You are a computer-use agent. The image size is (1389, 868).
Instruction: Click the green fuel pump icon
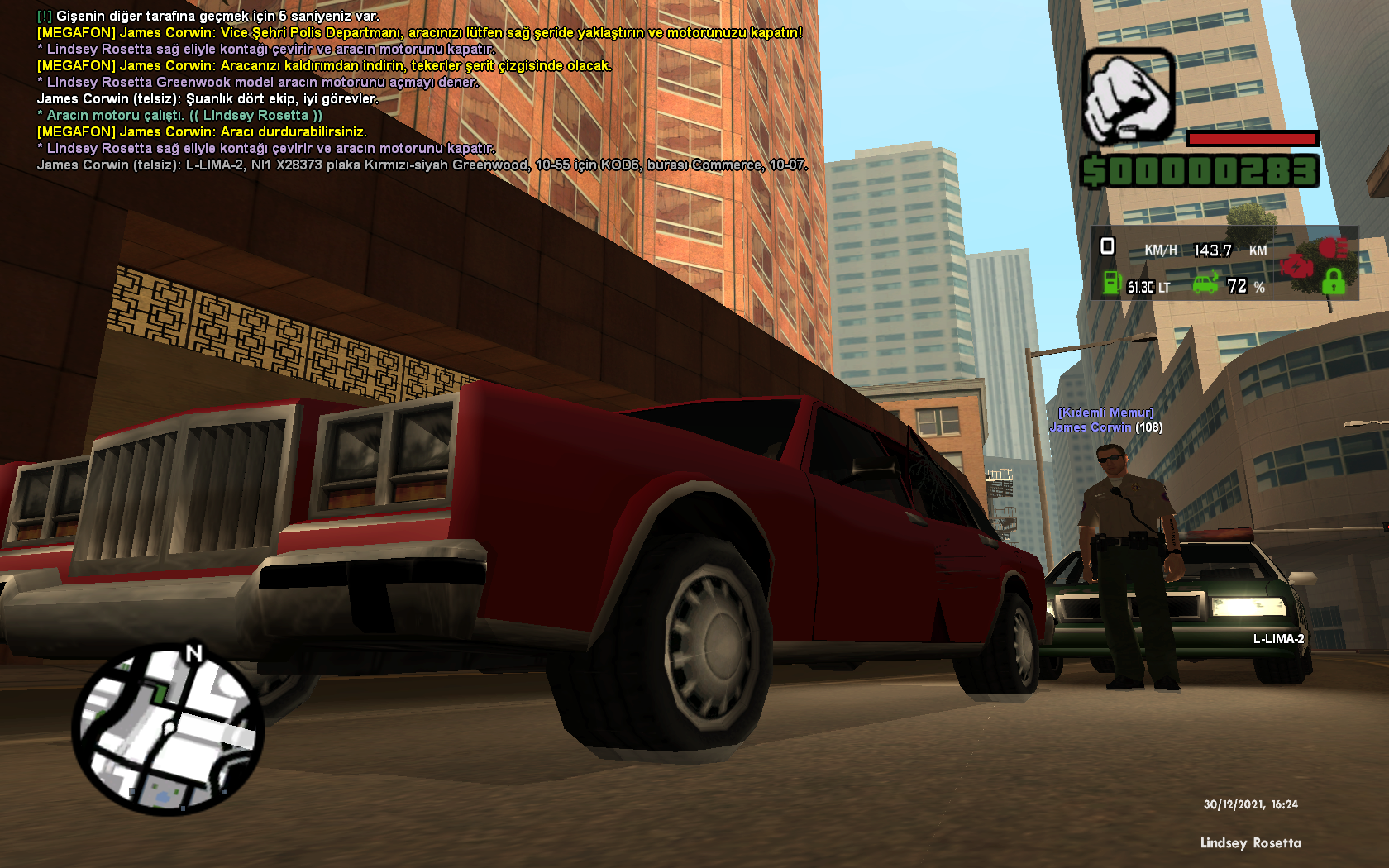click(x=1112, y=284)
